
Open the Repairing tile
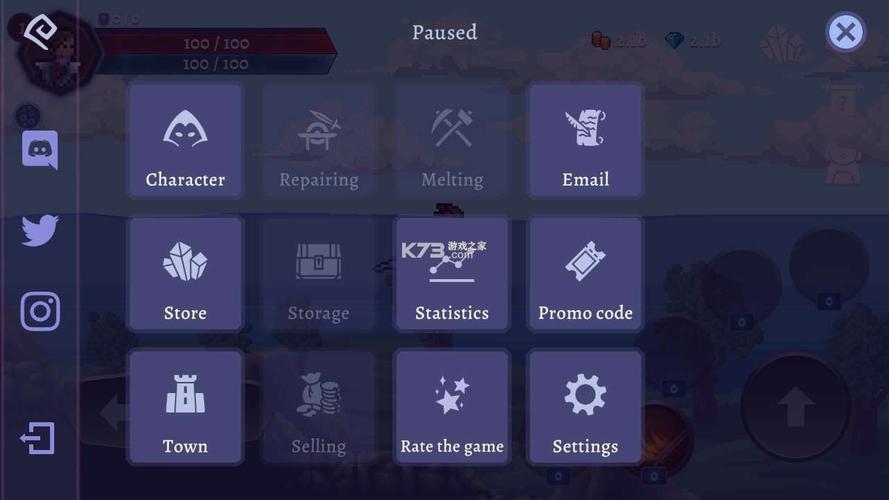point(318,141)
